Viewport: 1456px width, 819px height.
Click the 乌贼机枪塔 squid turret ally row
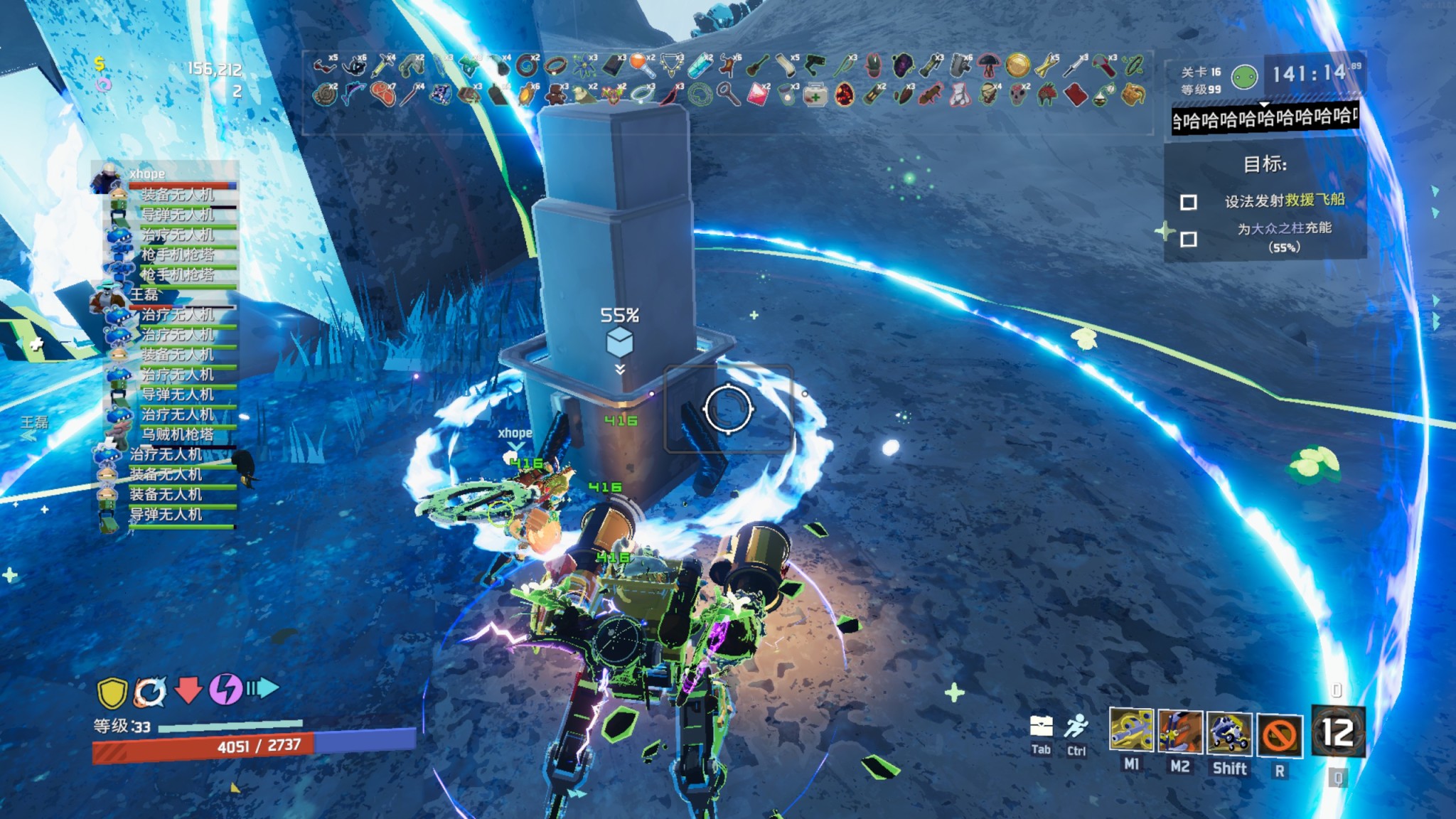(178, 434)
